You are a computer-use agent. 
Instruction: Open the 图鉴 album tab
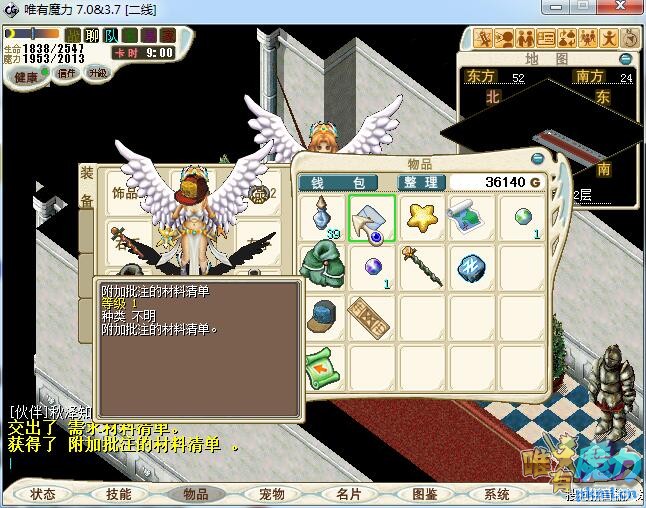[424, 494]
